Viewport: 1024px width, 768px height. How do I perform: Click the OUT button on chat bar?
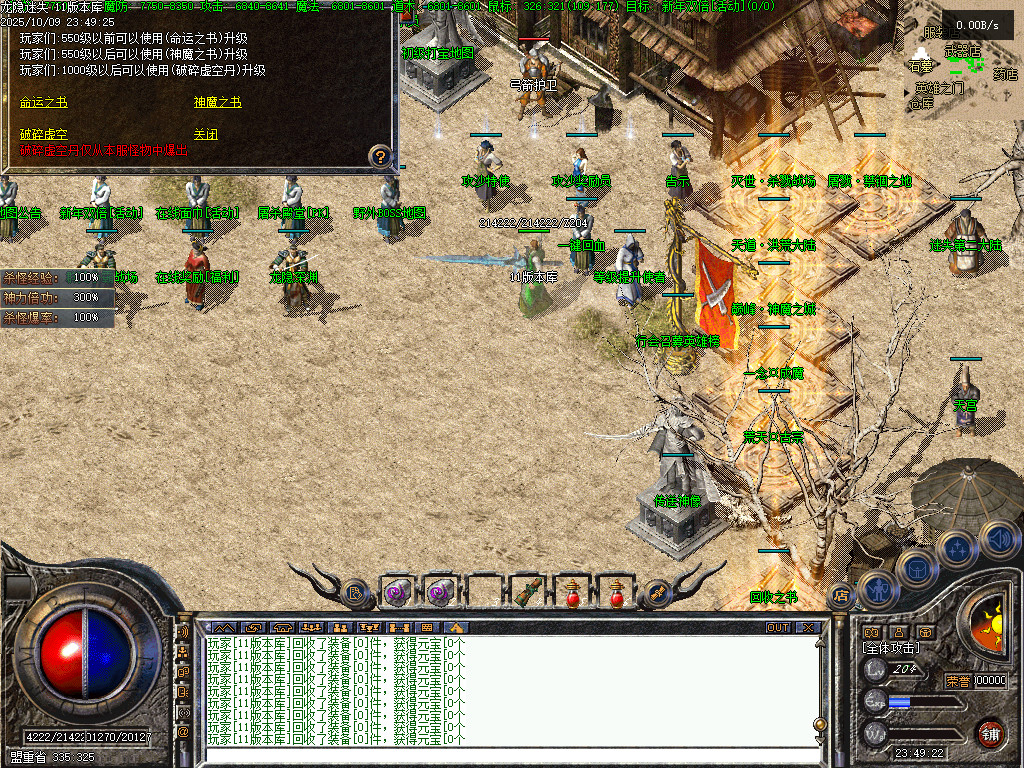778,628
